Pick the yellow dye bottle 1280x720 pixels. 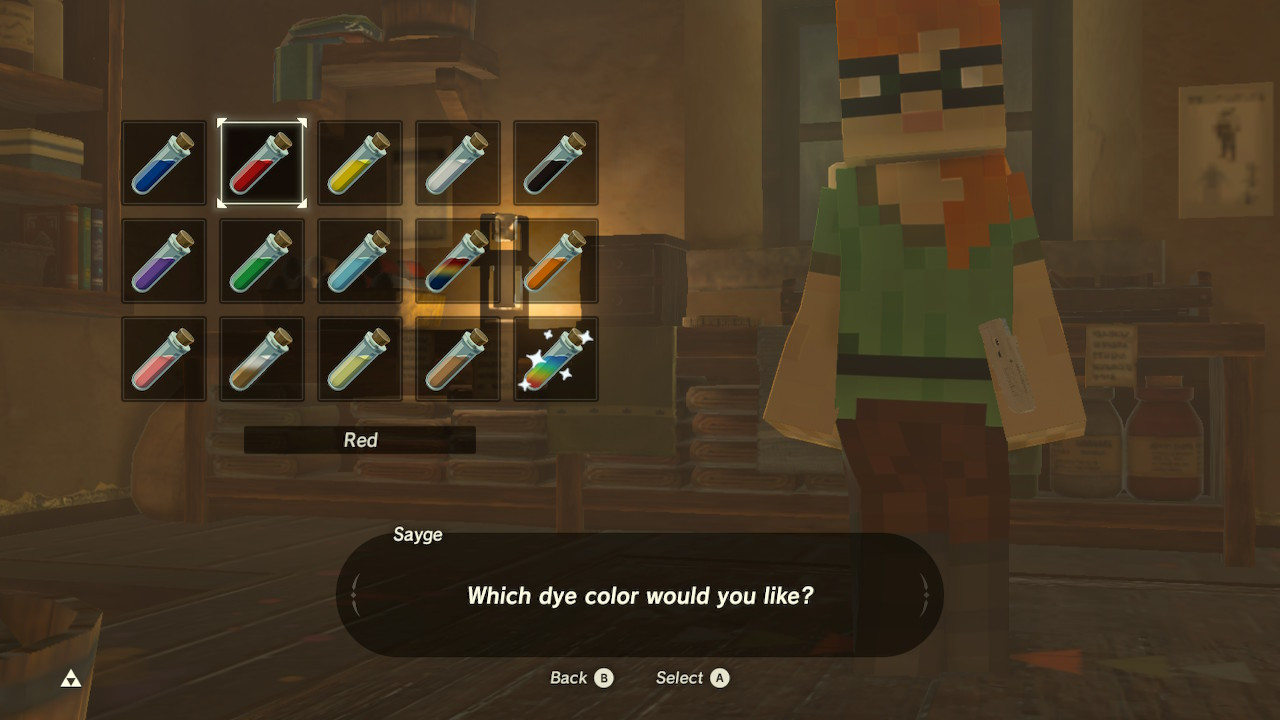359,162
